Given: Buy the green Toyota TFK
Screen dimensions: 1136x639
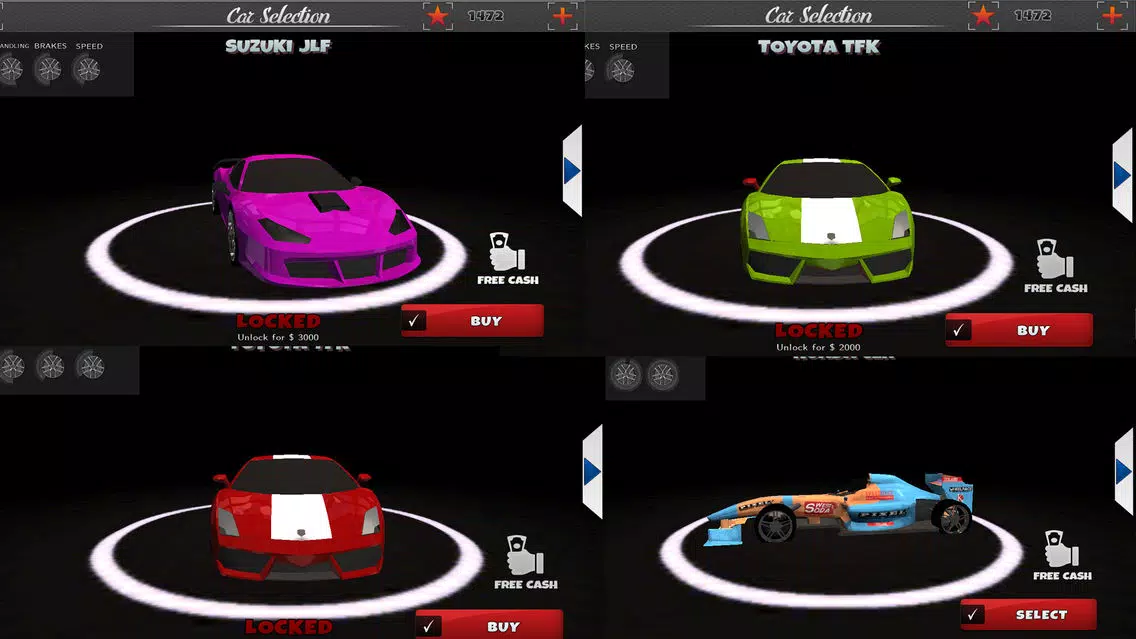Looking at the screenshot, I should coord(1019,330).
